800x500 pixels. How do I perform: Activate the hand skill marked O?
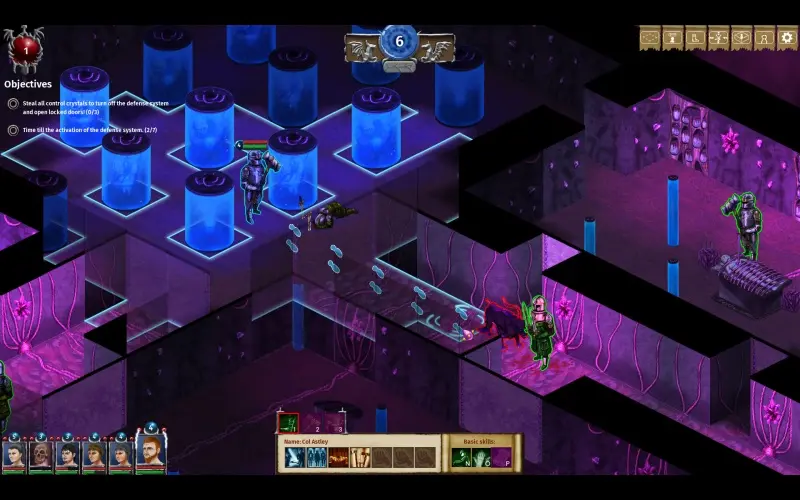coord(481,457)
